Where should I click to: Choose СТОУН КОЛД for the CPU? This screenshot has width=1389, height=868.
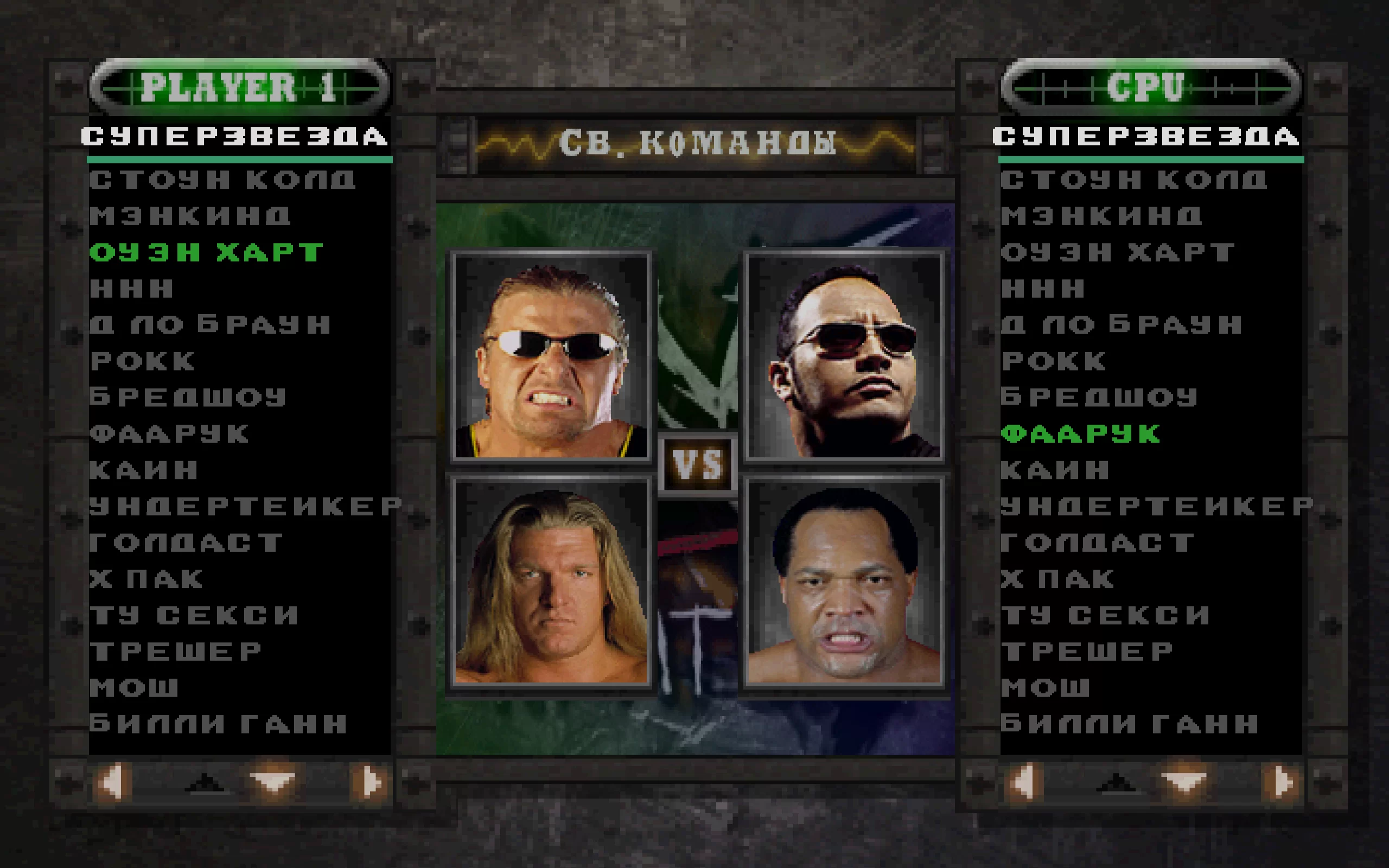click(x=1133, y=180)
